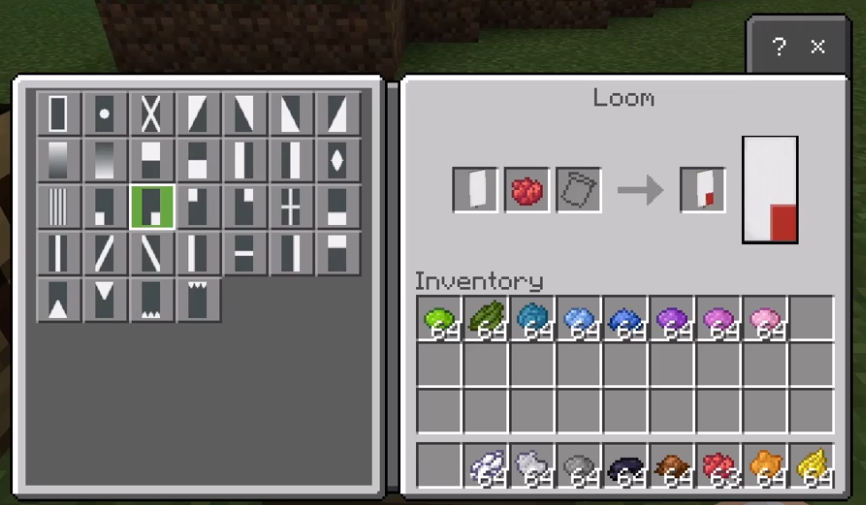866x505 pixels.
Task: Open the question mark help button
Action: point(779,46)
